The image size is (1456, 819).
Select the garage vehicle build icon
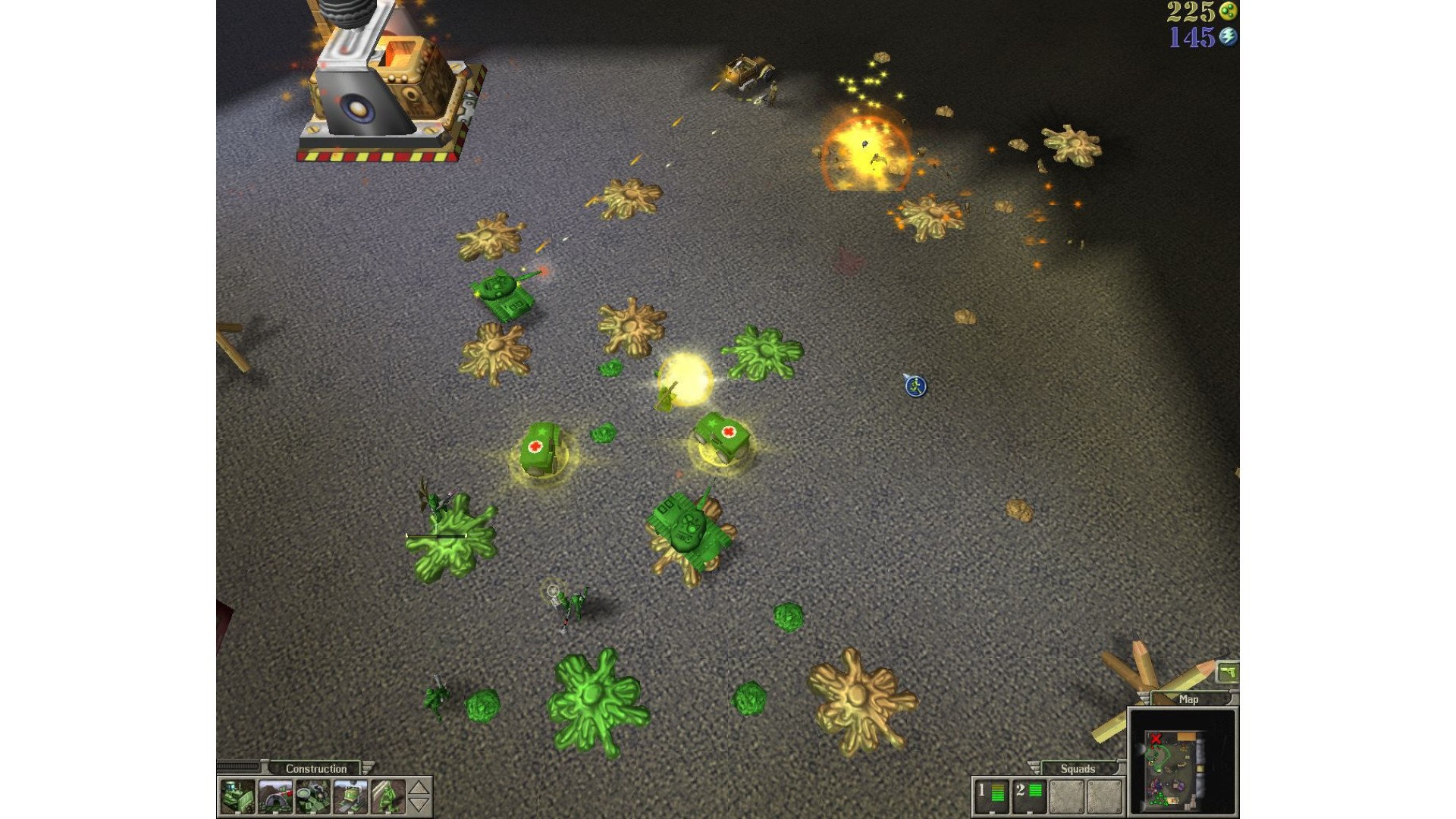[x=350, y=797]
